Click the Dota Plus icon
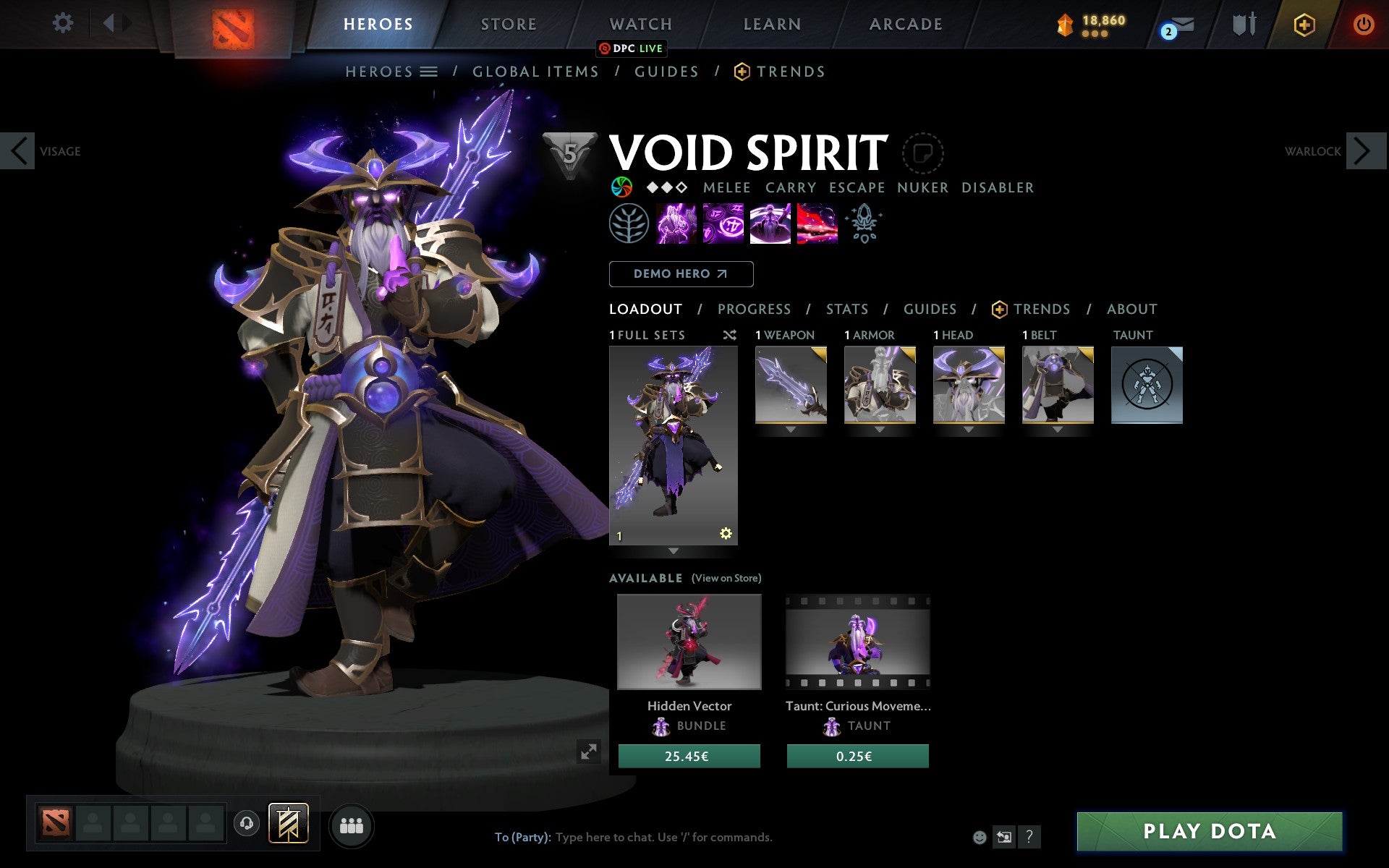 click(x=1303, y=24)
